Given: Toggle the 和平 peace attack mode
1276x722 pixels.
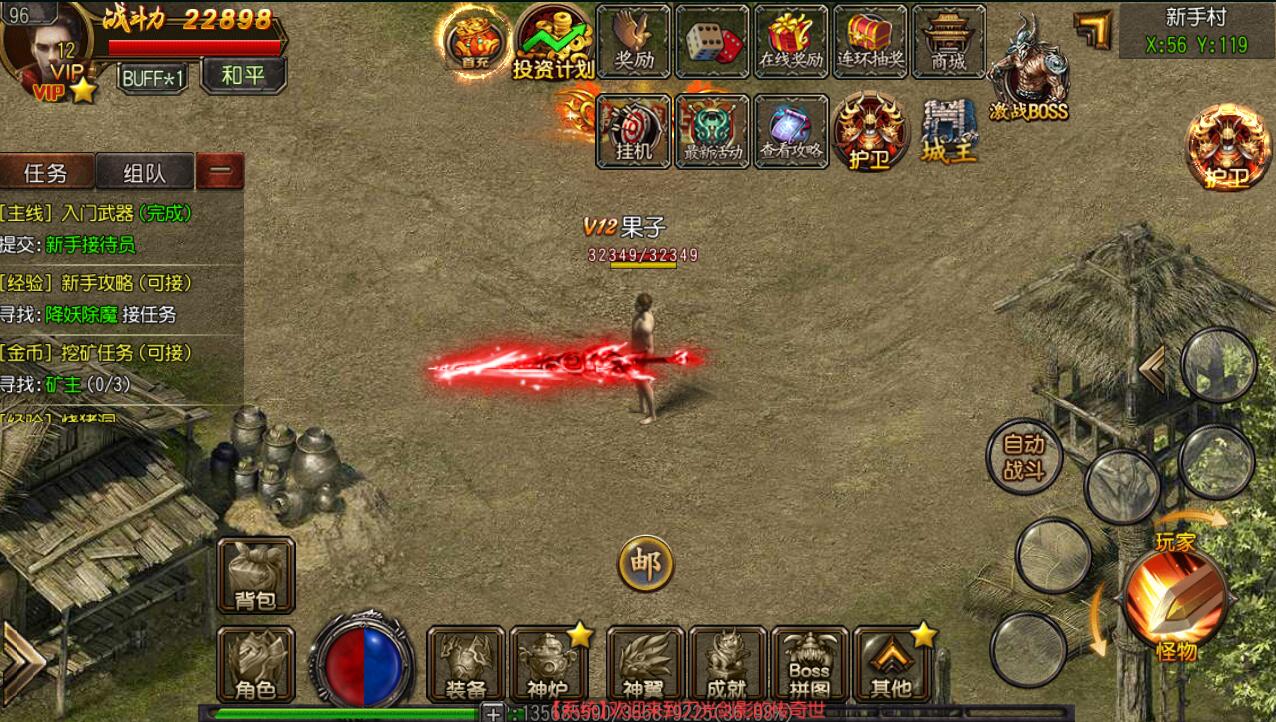Looking at the screenshot, I should pos(243,76).
